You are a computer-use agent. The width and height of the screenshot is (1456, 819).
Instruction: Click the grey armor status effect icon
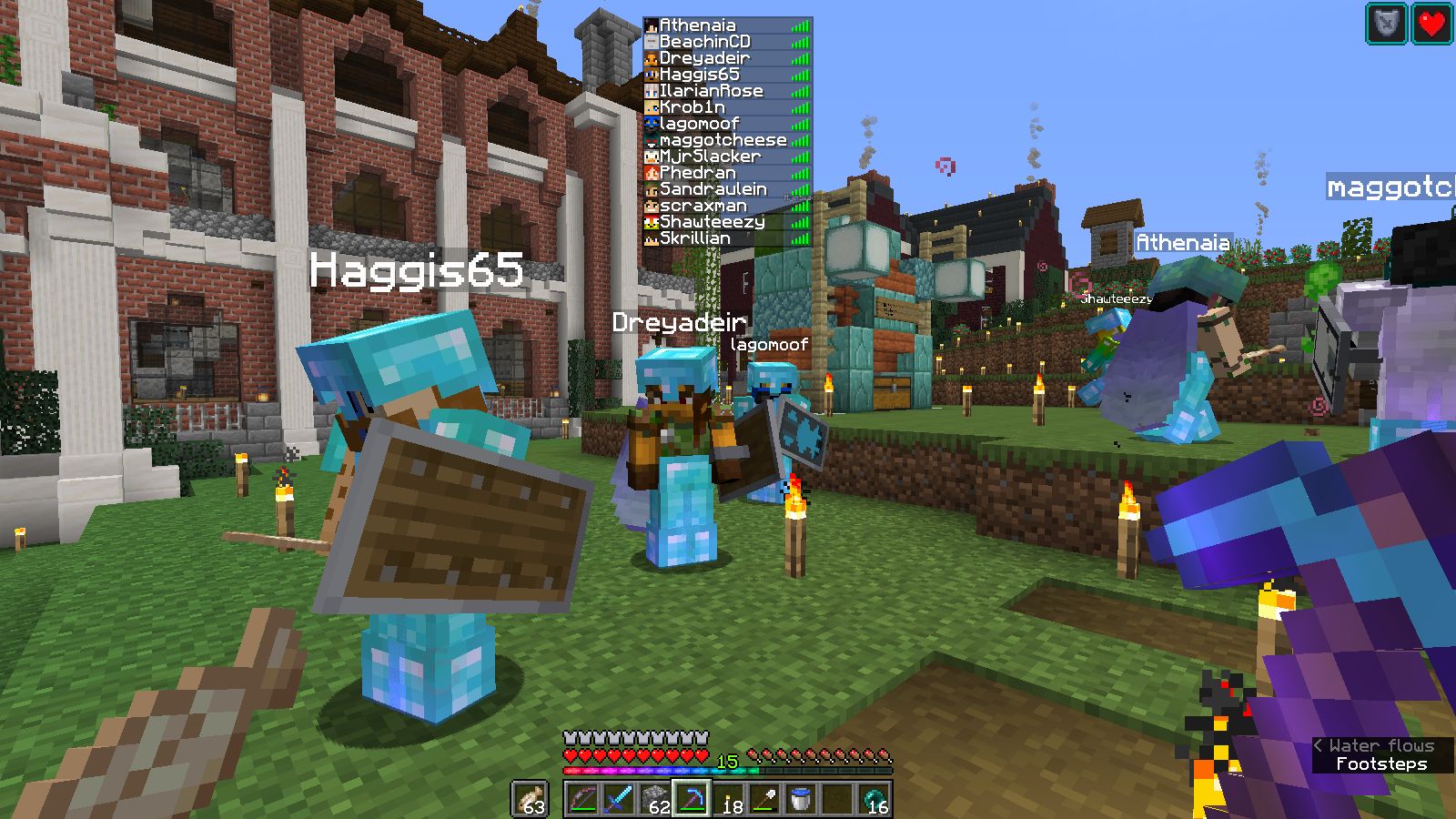coord(1386,24)
